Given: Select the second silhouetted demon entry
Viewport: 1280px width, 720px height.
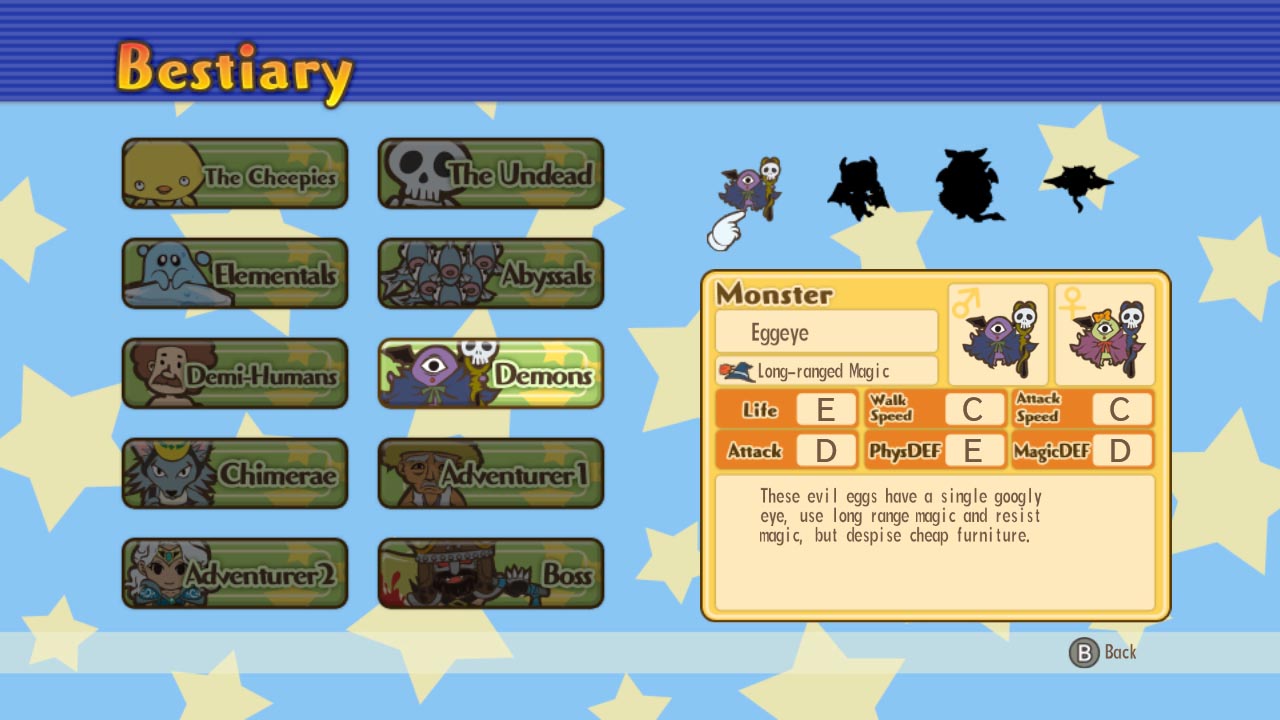Looking at the screenshot, I should pyautogui.click(x=858, y=185).
